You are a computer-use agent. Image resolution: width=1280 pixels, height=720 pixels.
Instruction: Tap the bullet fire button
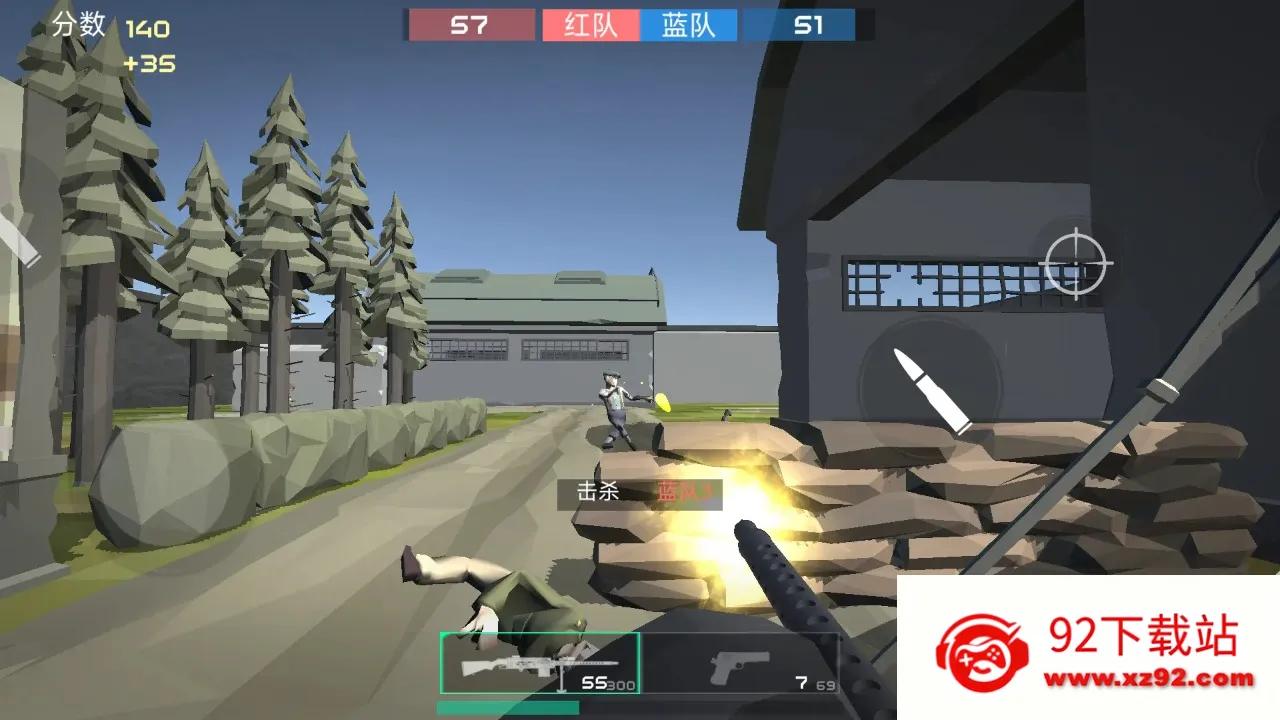(931, 389)
